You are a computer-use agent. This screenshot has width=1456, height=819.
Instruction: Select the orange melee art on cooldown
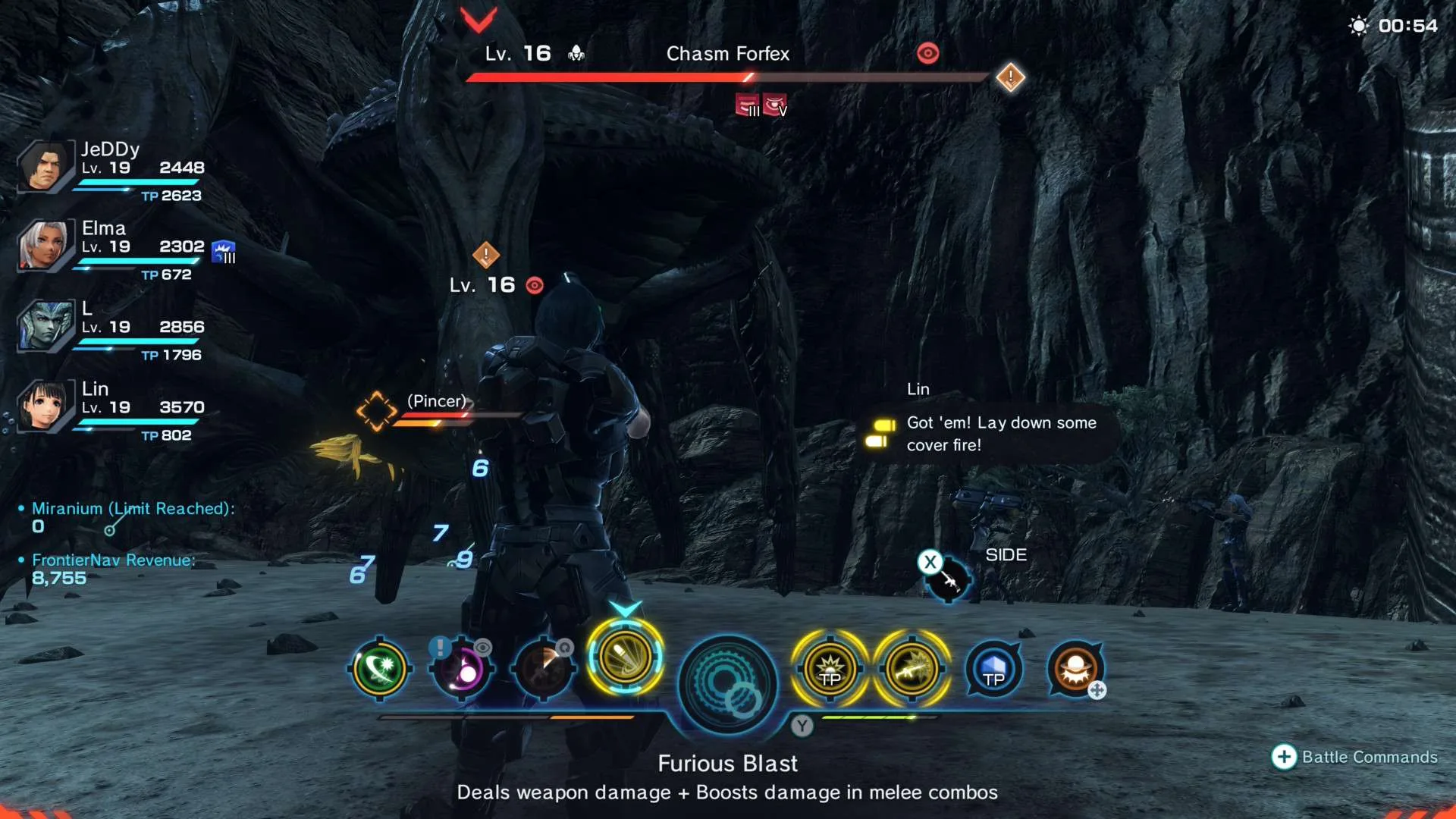[x=543, y=670]
